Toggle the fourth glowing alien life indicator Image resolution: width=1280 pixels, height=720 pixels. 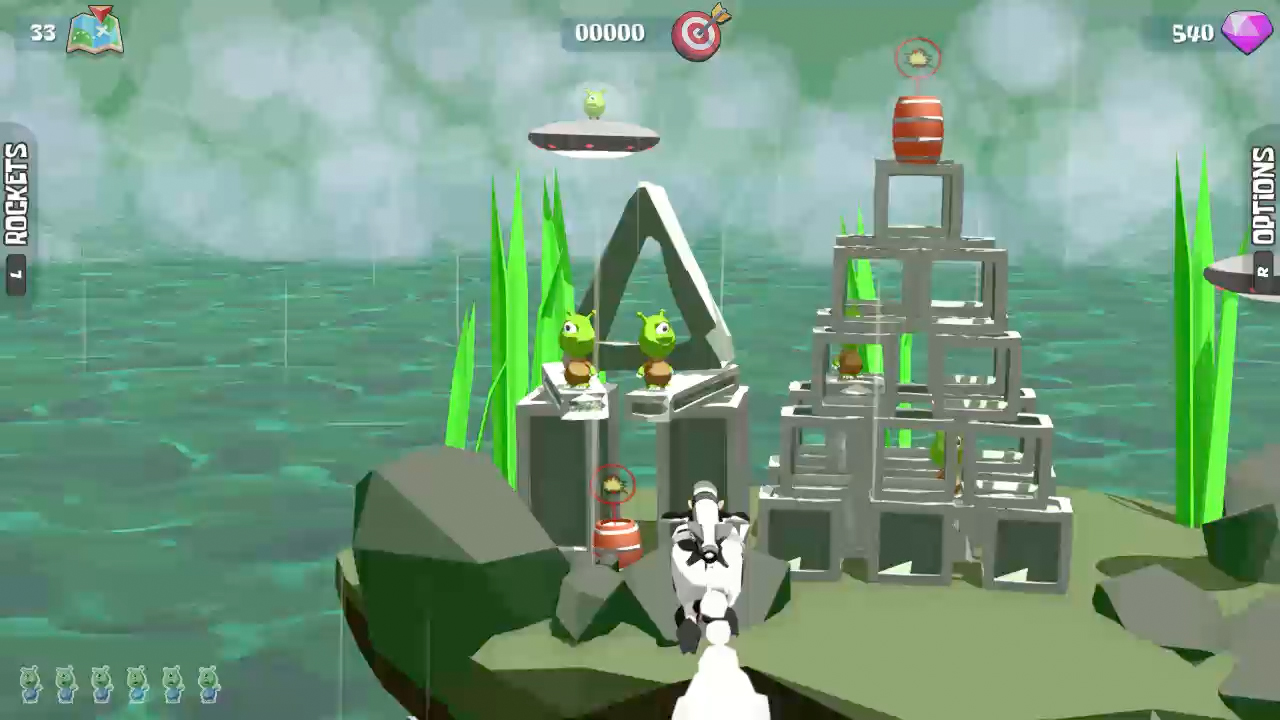tap(135, 686)
